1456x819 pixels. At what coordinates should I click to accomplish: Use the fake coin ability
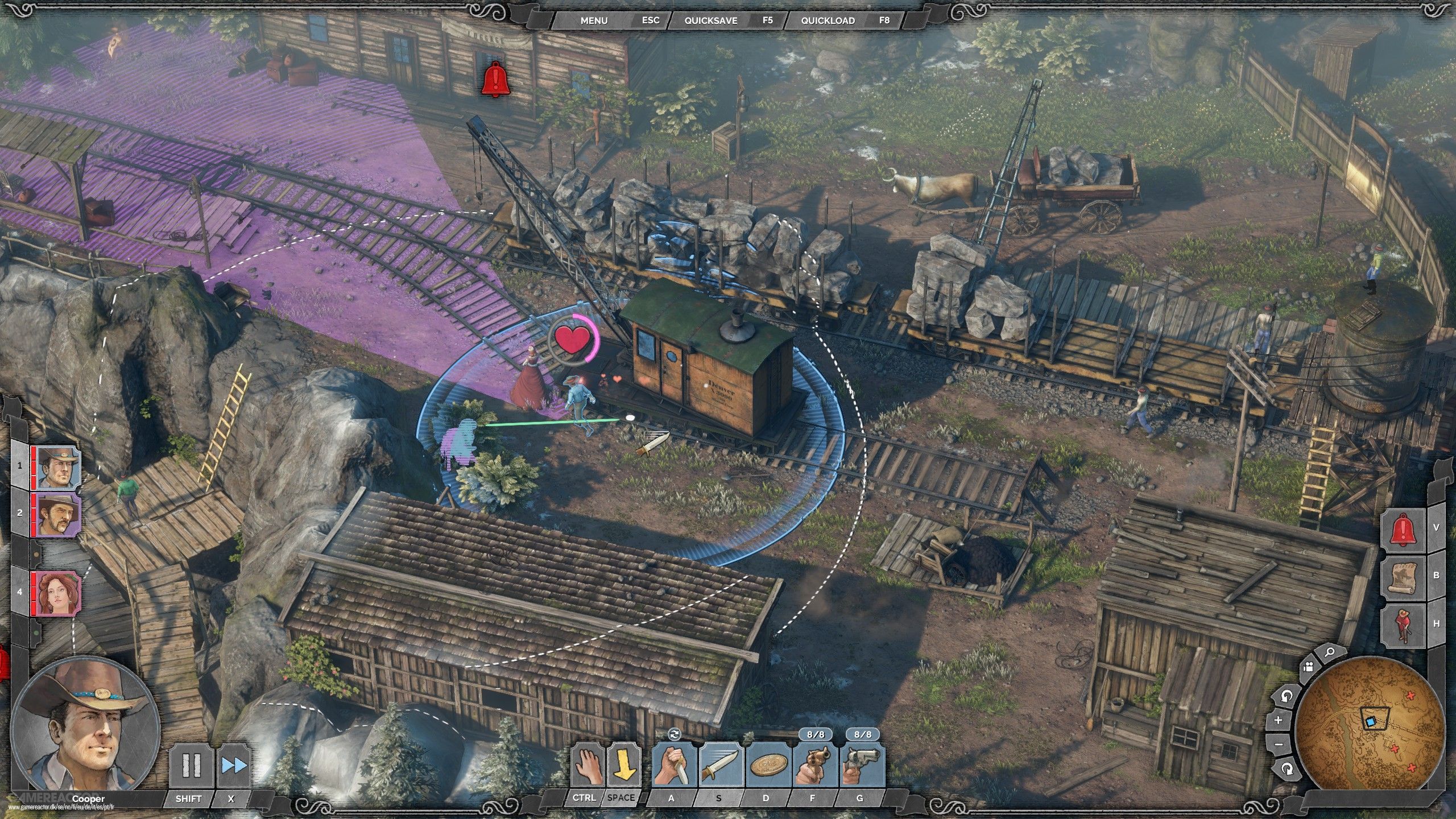(767, 766)
